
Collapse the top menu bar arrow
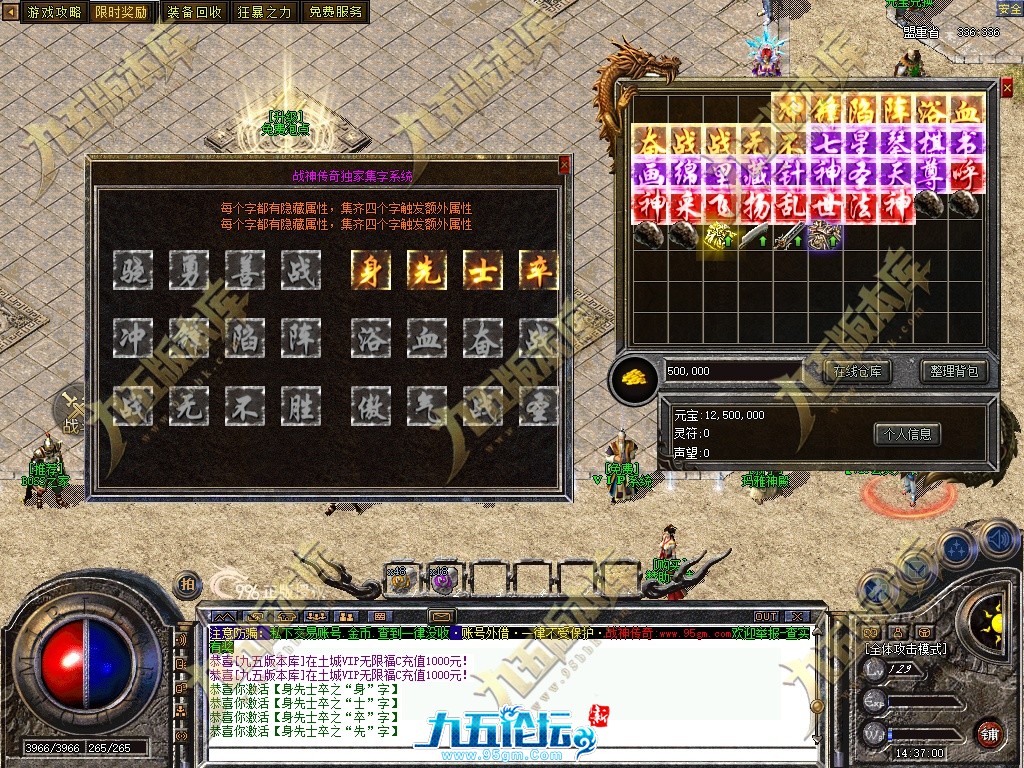pos(12,12)
